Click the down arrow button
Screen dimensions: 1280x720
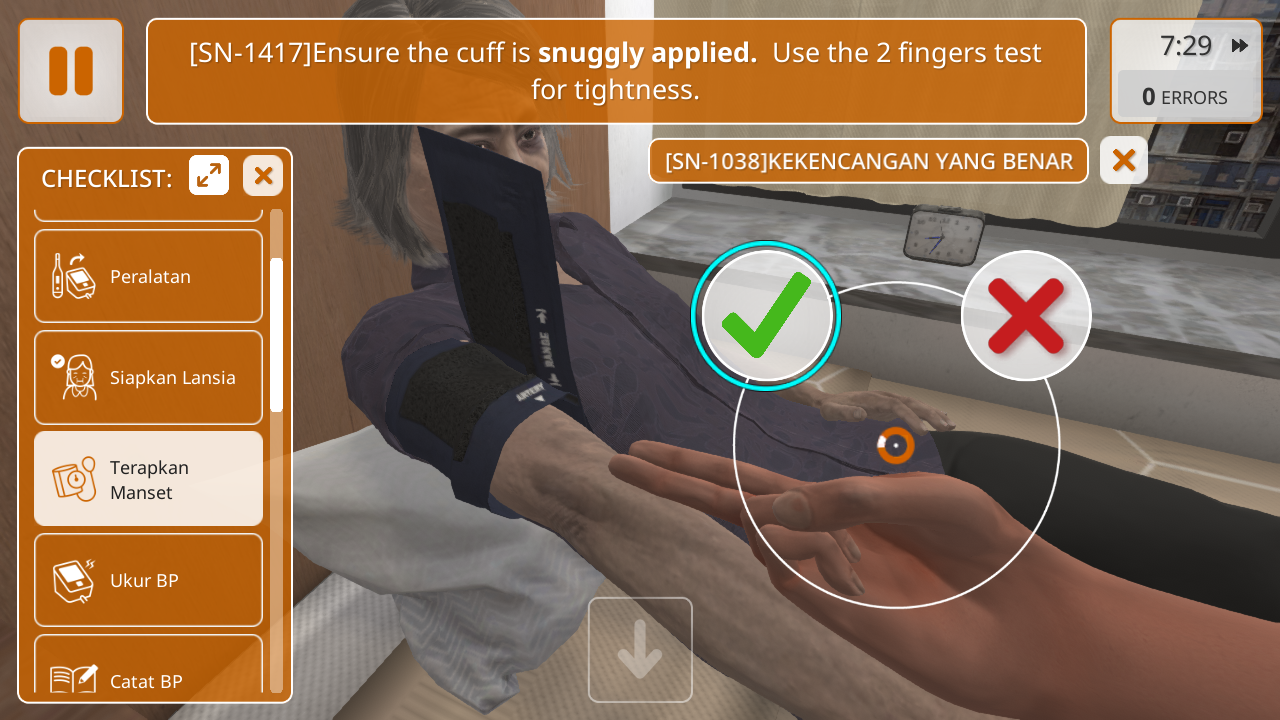coord(640,650)
